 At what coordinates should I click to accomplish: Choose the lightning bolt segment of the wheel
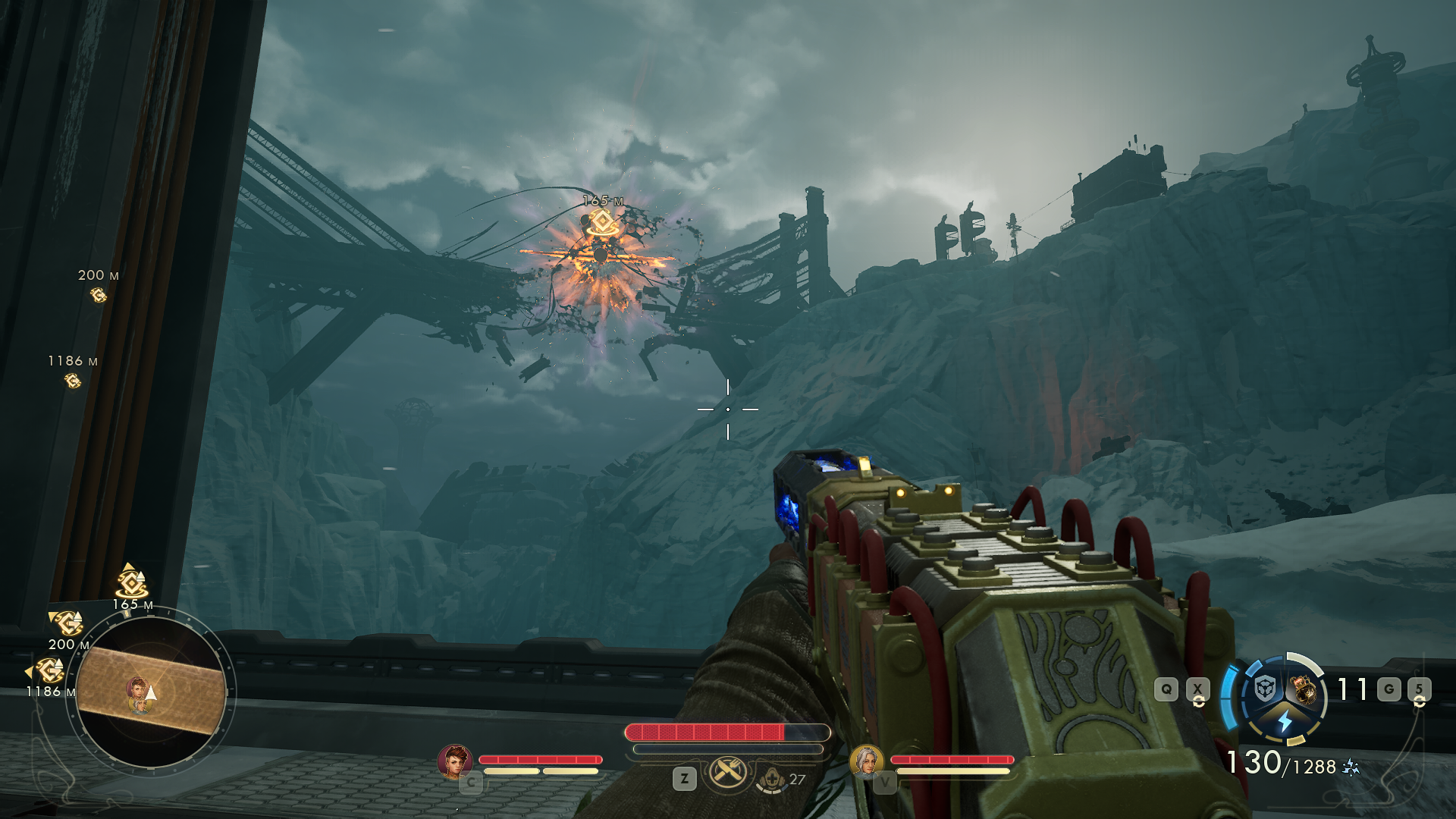pos(1285,721)
